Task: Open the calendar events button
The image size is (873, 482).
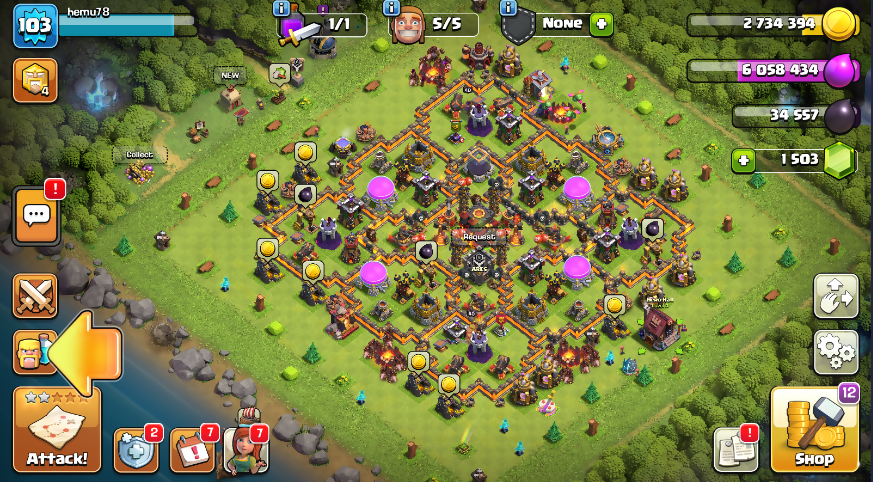Action: (191, 449)
